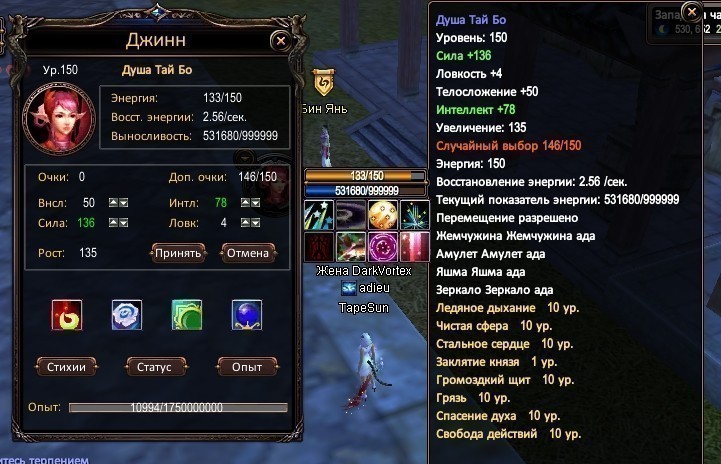Image resolution: width=721 pixels, height=464 pixels.
Task: Confirm stat changes with Принять
Action: [178, 252]
